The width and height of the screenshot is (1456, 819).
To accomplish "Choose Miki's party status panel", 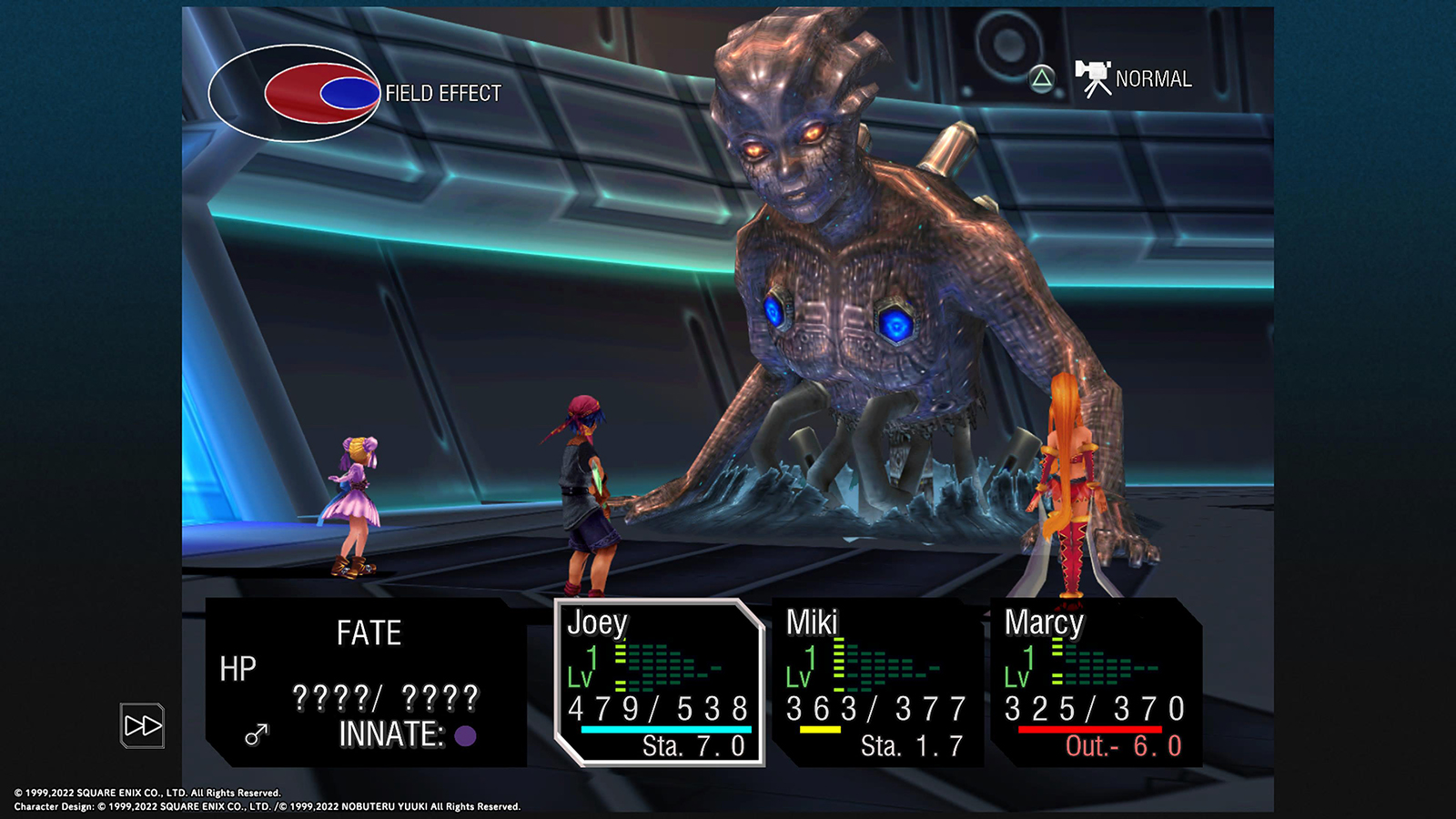I will 876,682.
